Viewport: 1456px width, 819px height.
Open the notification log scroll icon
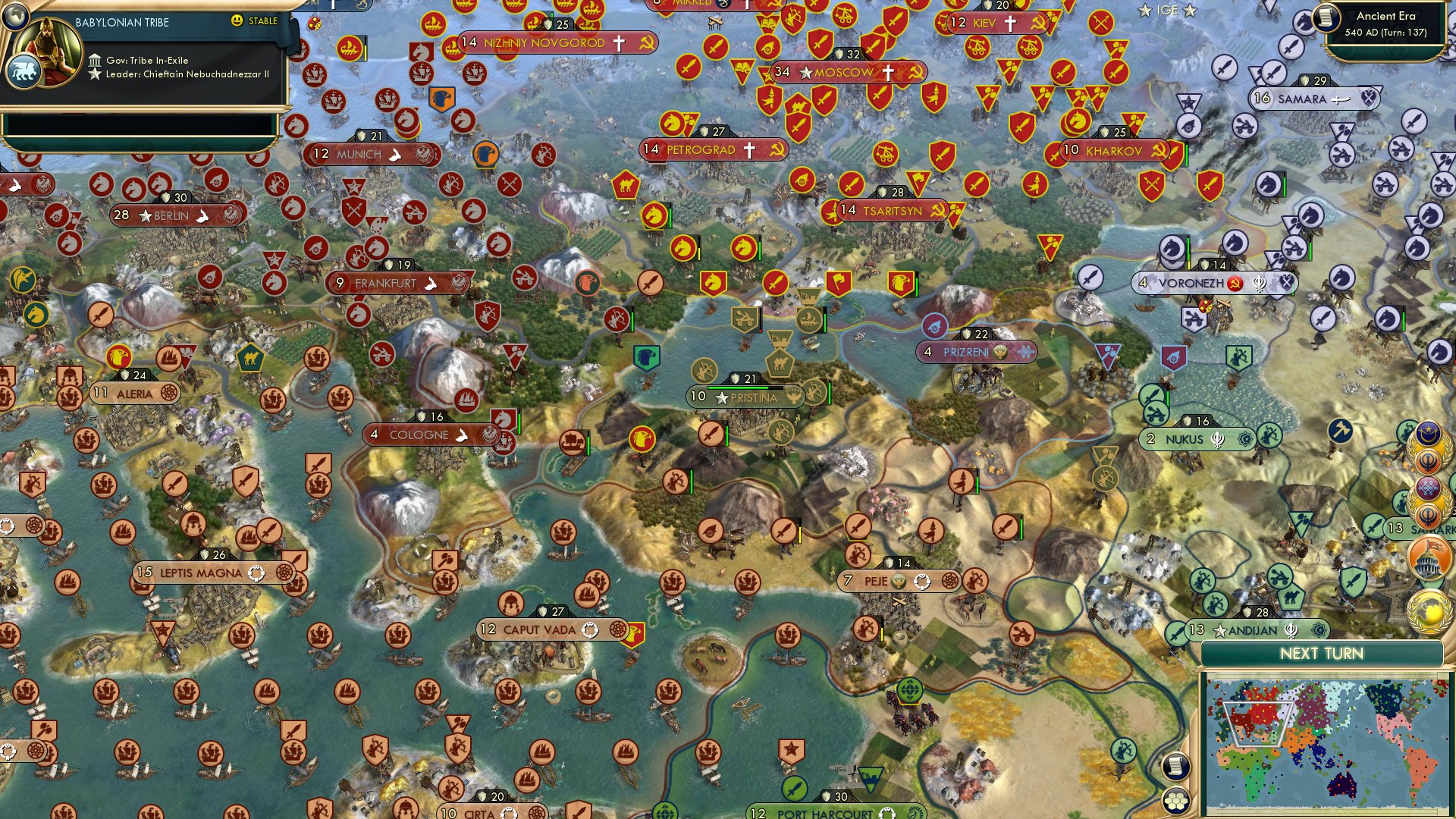1175,767
